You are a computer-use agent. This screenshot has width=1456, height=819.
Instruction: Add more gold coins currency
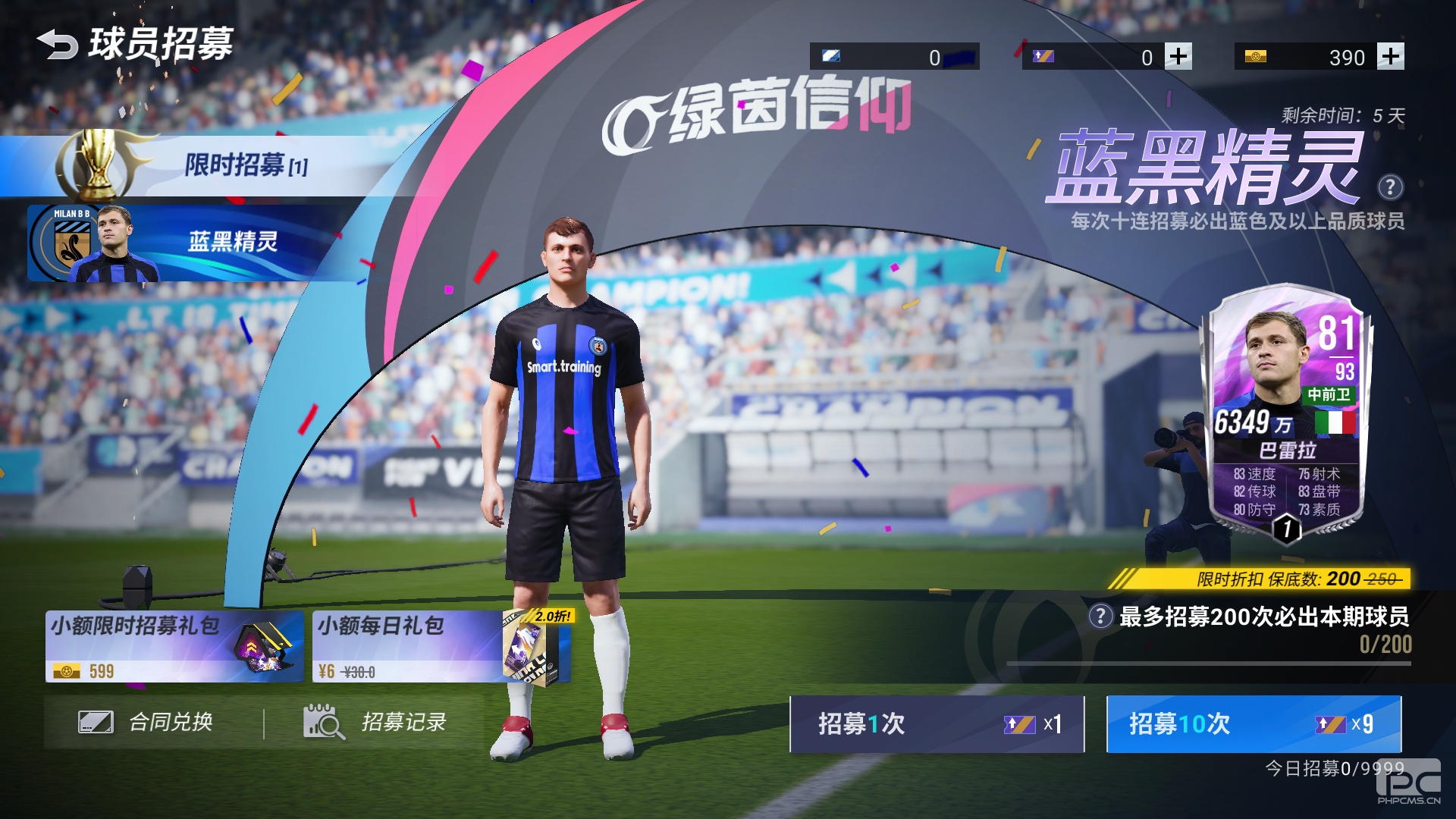coord(1390,56)
